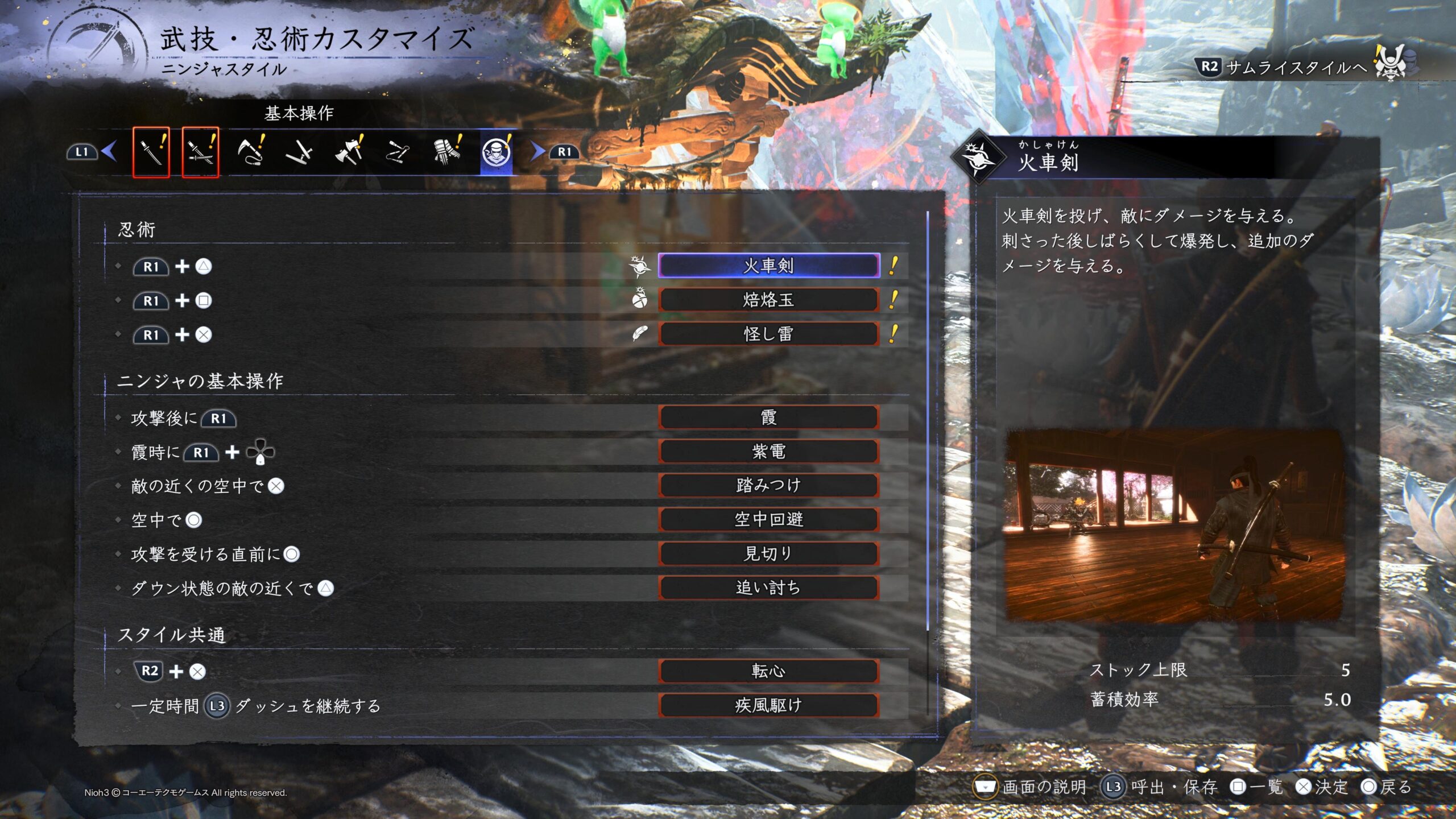This screenshot has width=1456, height=819.
Task: Switch to the dual hatchets tab
Action: pyautogui.click(x=349, y=152)
